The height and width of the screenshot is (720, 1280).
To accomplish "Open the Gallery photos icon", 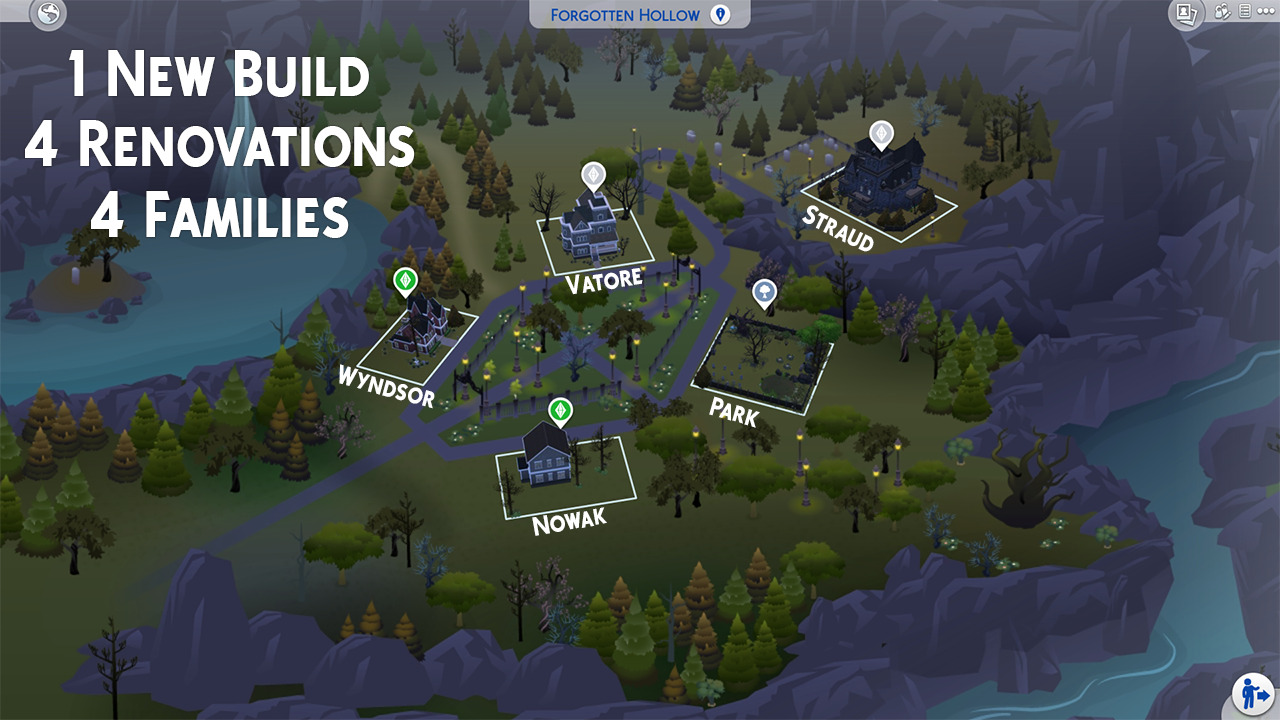I will pos(1187,13).
